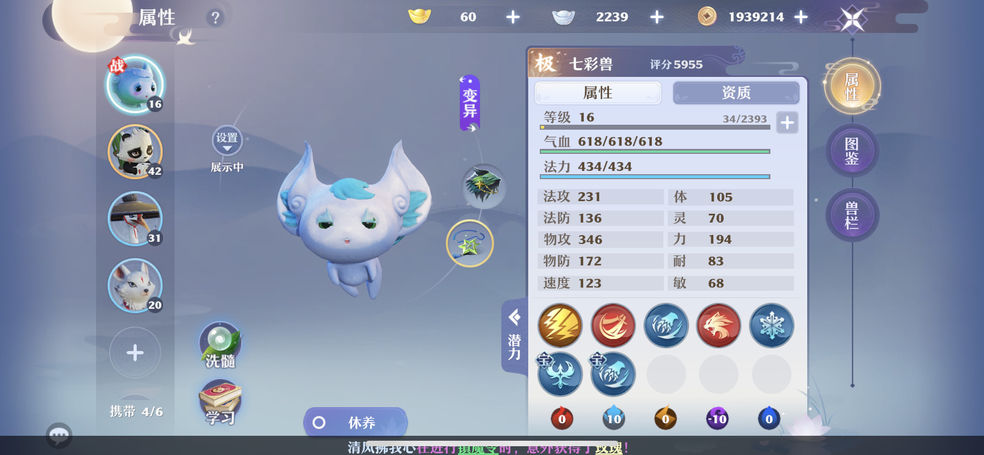The height and width of the screenshot is (455, 984).
Task: Open the chat bubble icon
Action: [x=59, y=435]
